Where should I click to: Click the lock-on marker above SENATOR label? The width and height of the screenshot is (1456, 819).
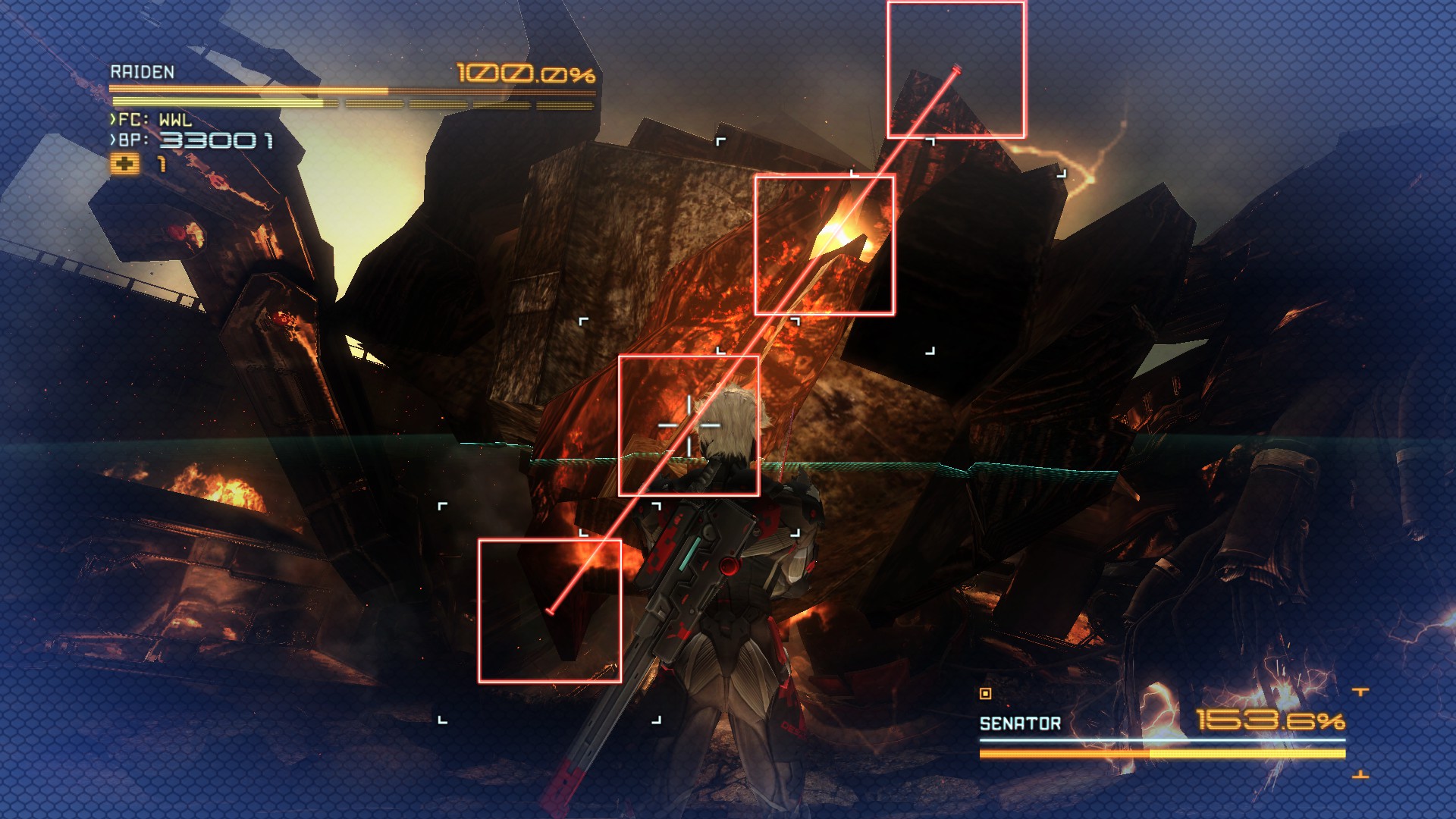[985, 693]
